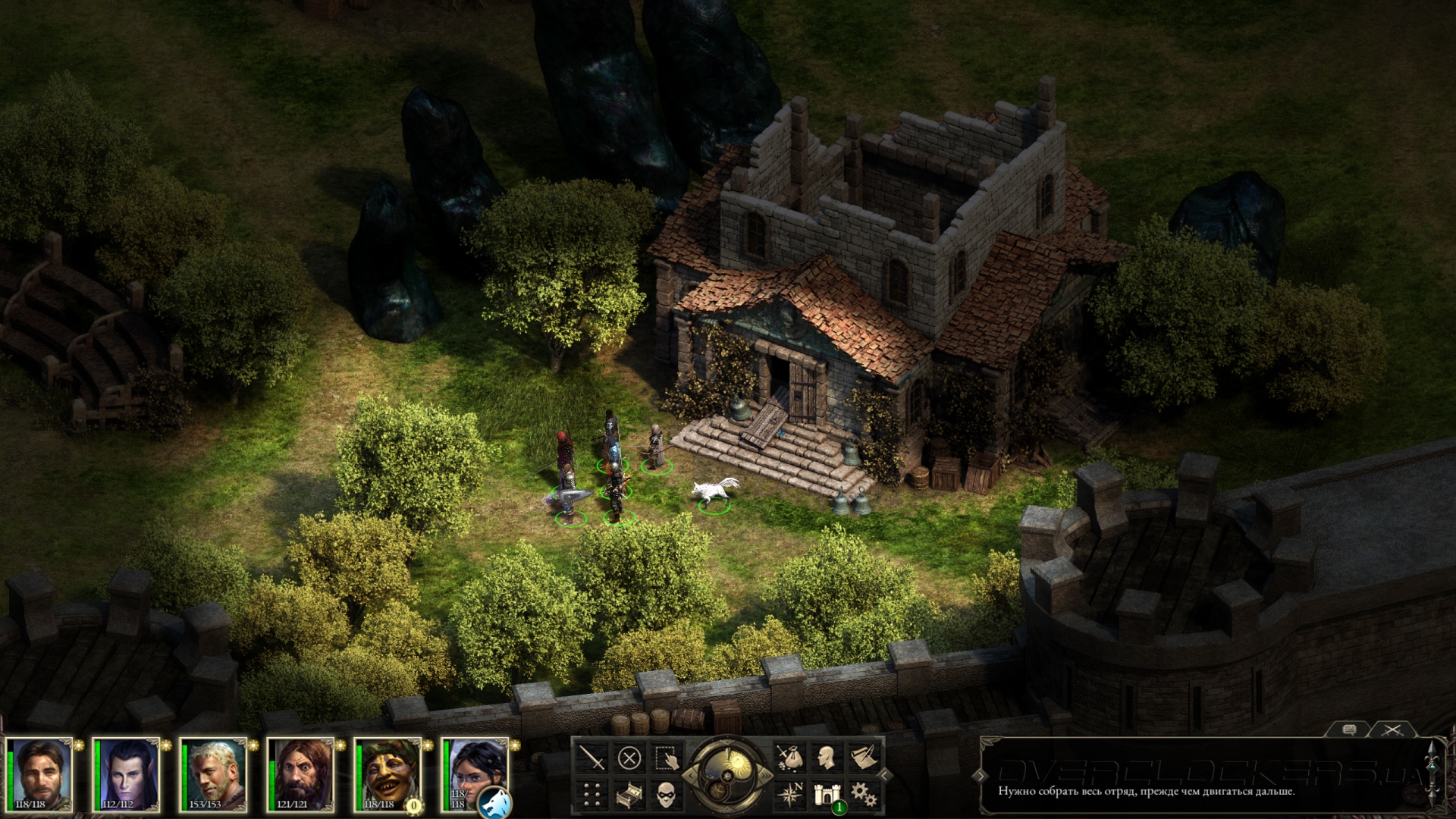The height and width of the screenshot is (819, 1456).
Task: Open the stronghold castle icon
Action: [825, 795]
